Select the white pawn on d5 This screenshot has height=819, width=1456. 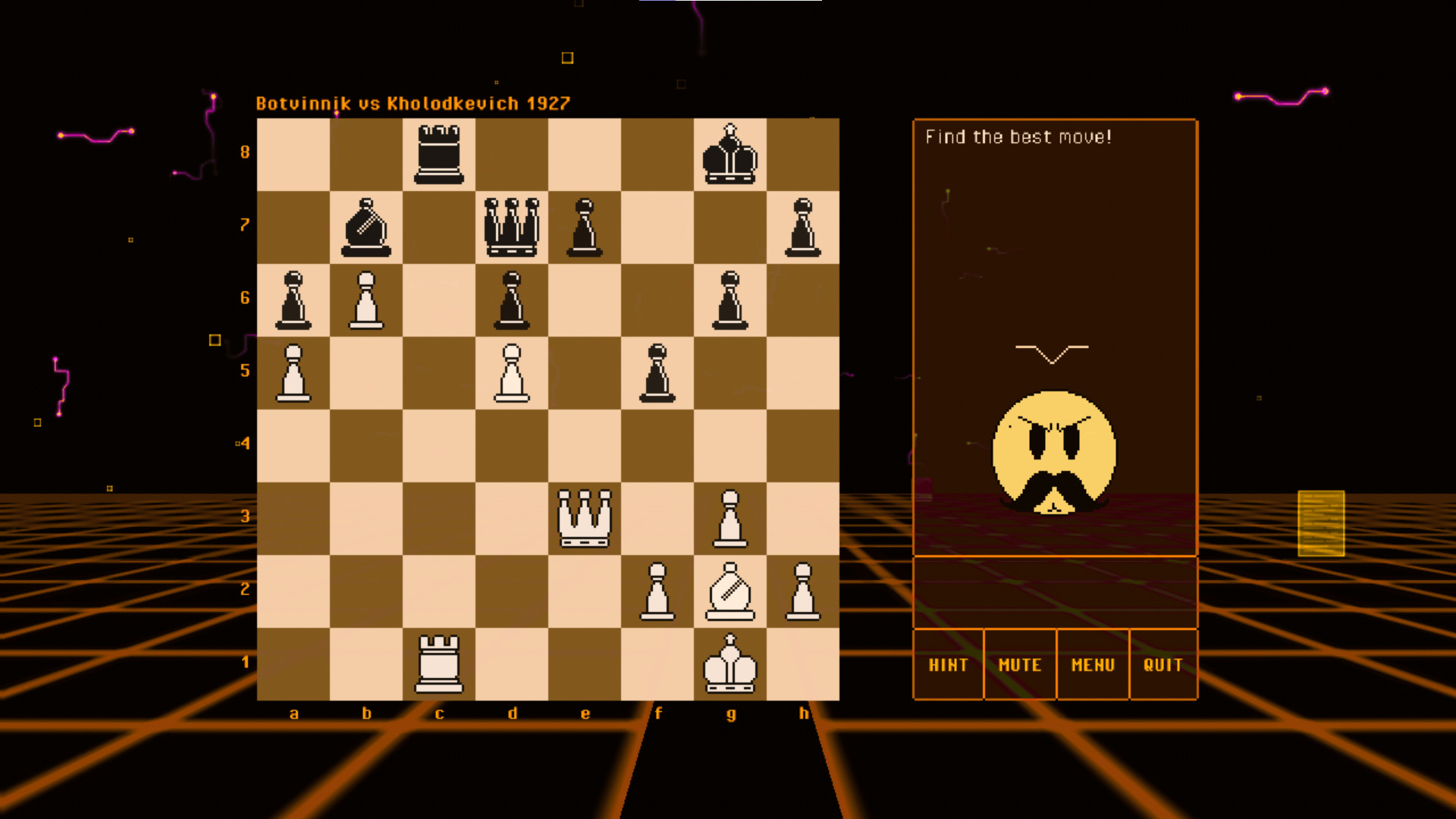[x=513, y=372]
